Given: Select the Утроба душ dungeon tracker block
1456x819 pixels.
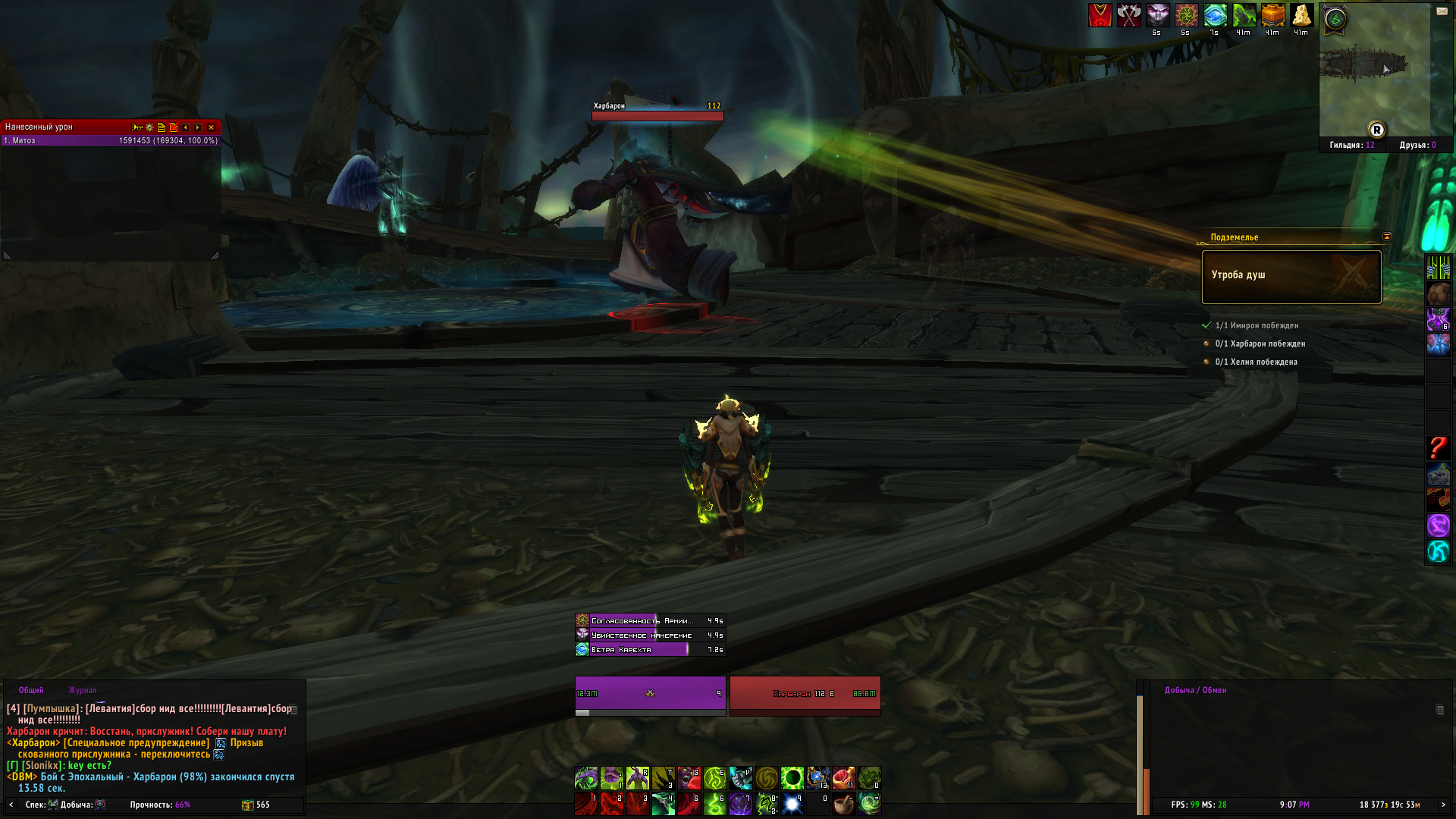Looking at the screenshot, I should pos(1291,277).
